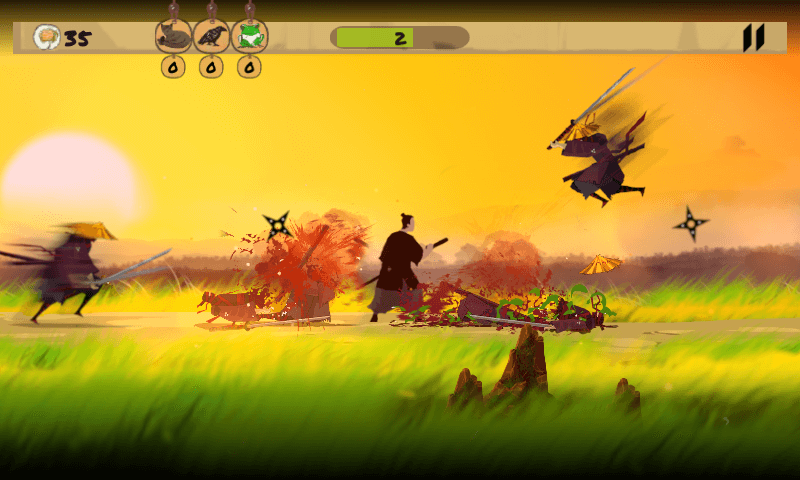This screenshot has width=800, height=480.
Task: Tap the dark boar charm icon
Action: pos(173,37)
